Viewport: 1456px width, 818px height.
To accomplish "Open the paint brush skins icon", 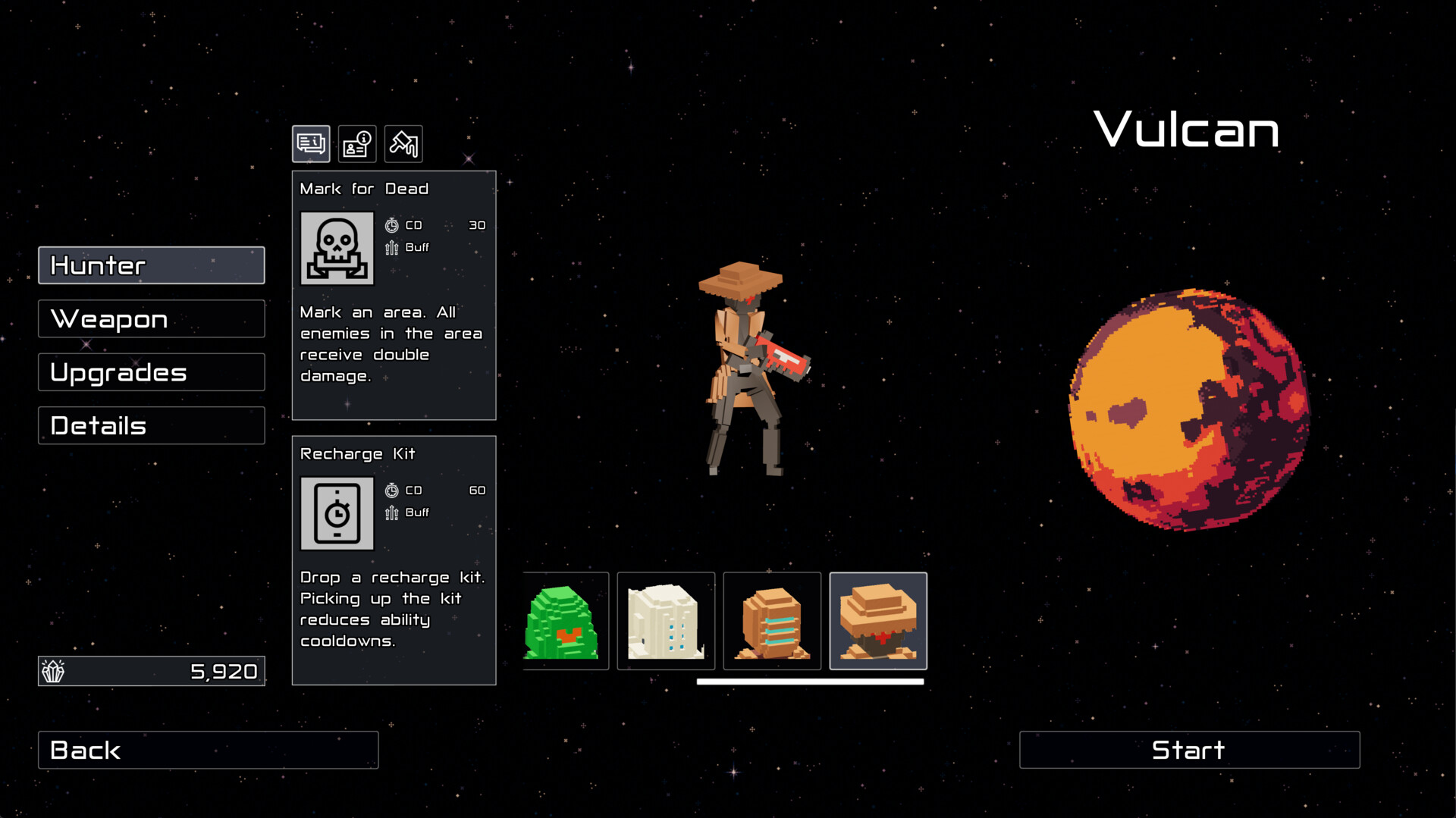I will pyautogui.click(x=403, y=143).
